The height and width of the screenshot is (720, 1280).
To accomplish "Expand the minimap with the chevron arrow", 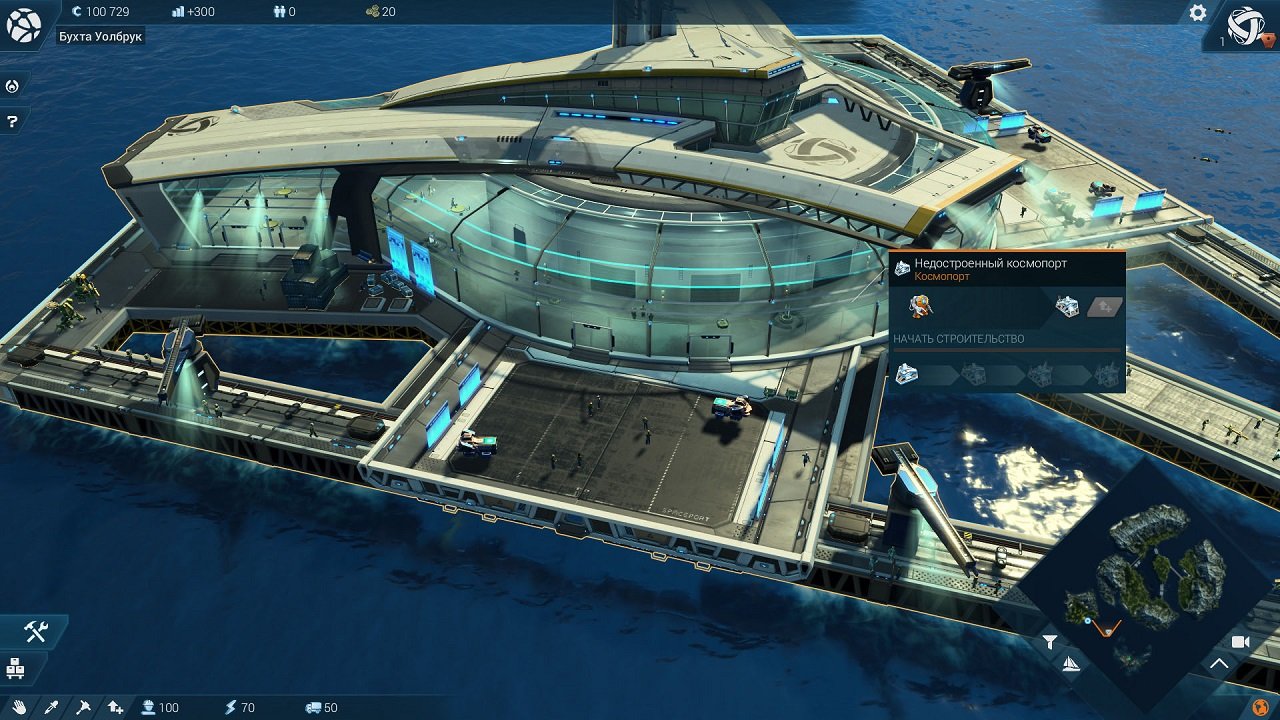I will (x=1219, y=663).
